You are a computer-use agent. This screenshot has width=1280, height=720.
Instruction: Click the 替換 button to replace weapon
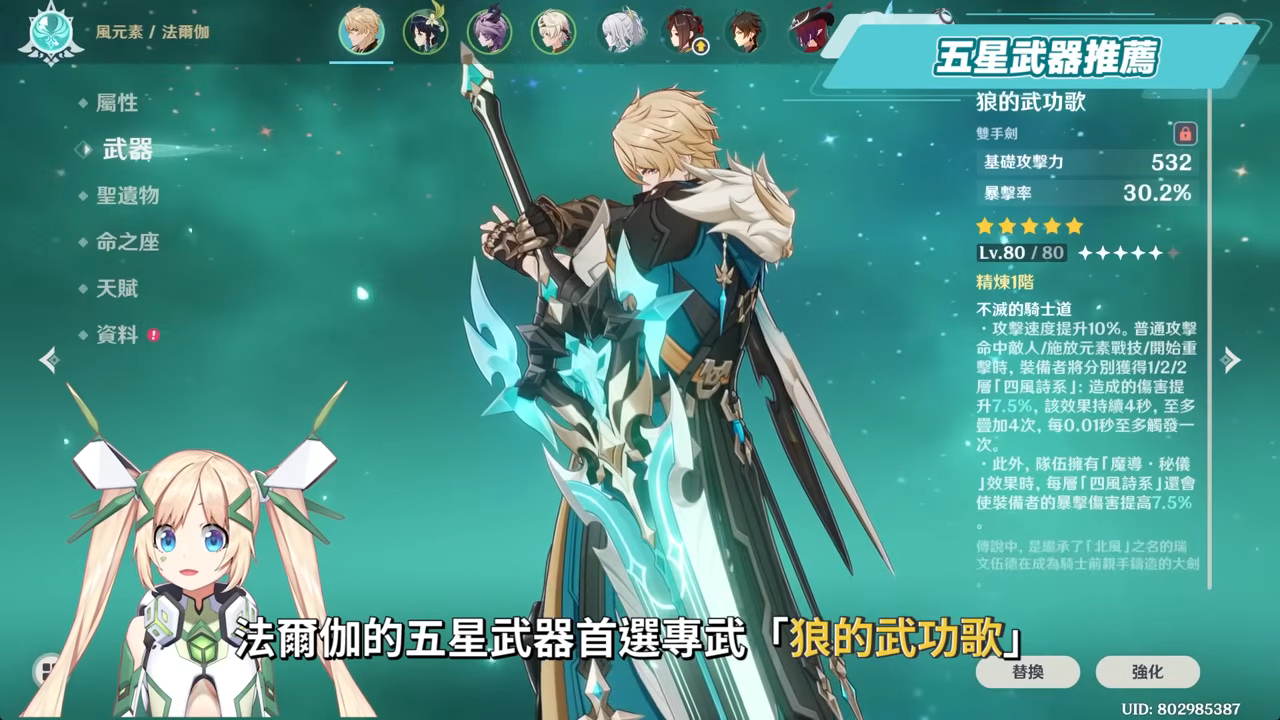pyautogui.click(x=1026, y=672)
